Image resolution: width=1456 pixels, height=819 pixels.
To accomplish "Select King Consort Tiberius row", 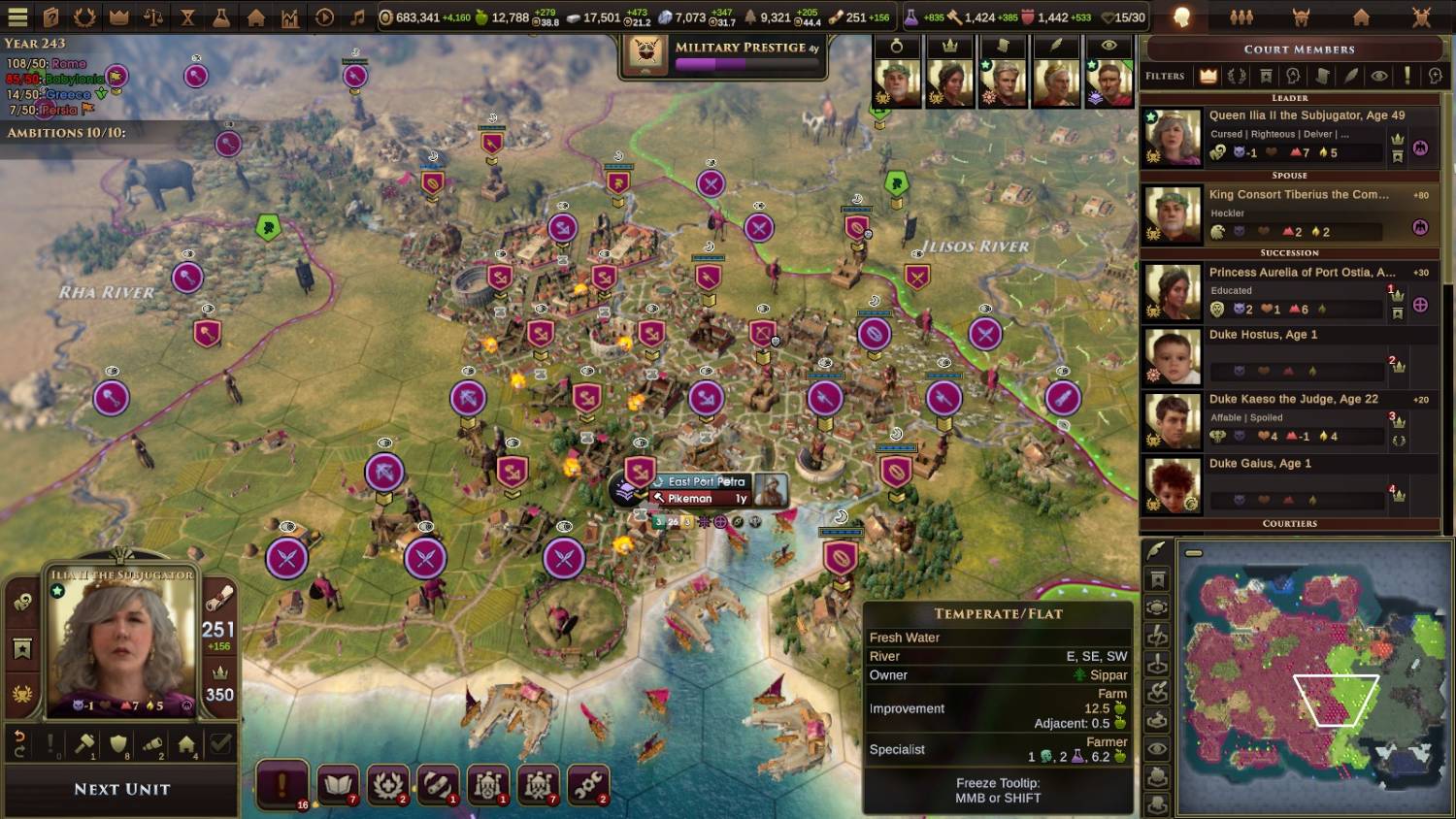I will click(x=1289, y=213).
